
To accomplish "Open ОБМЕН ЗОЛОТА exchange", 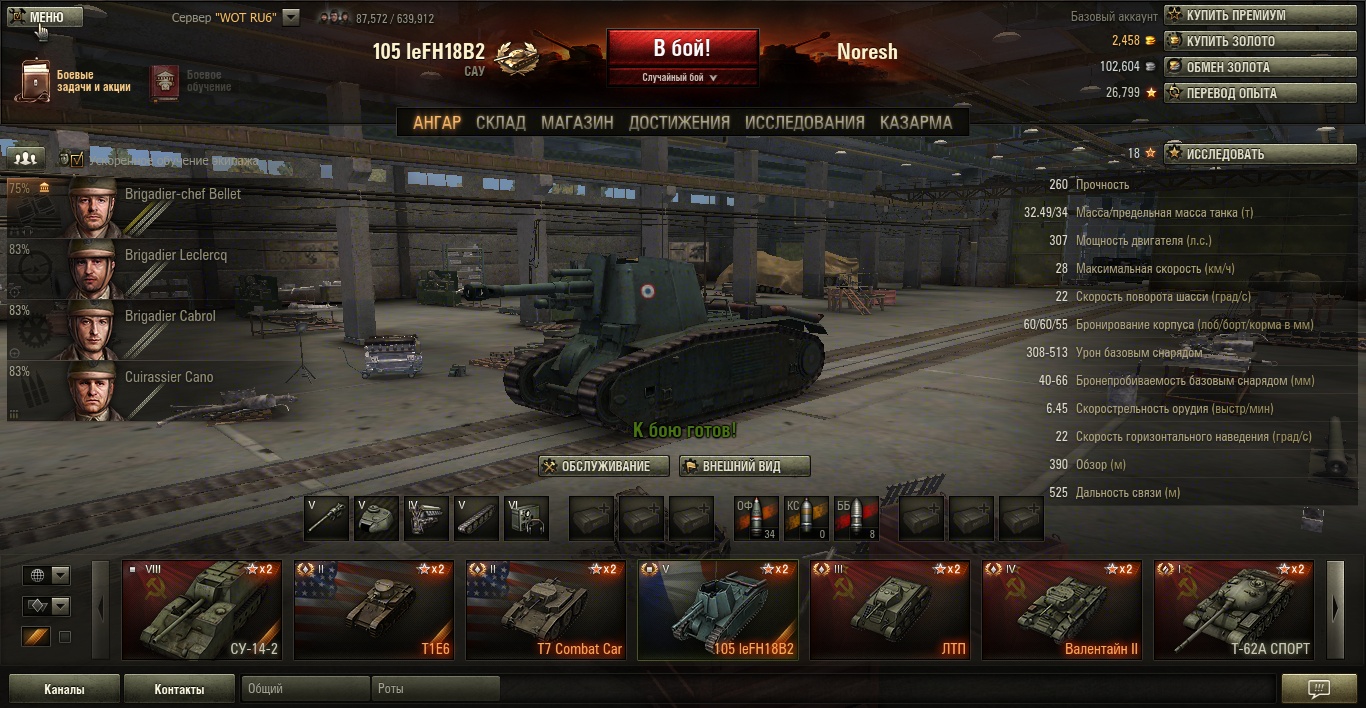I will pos(1260,67).
